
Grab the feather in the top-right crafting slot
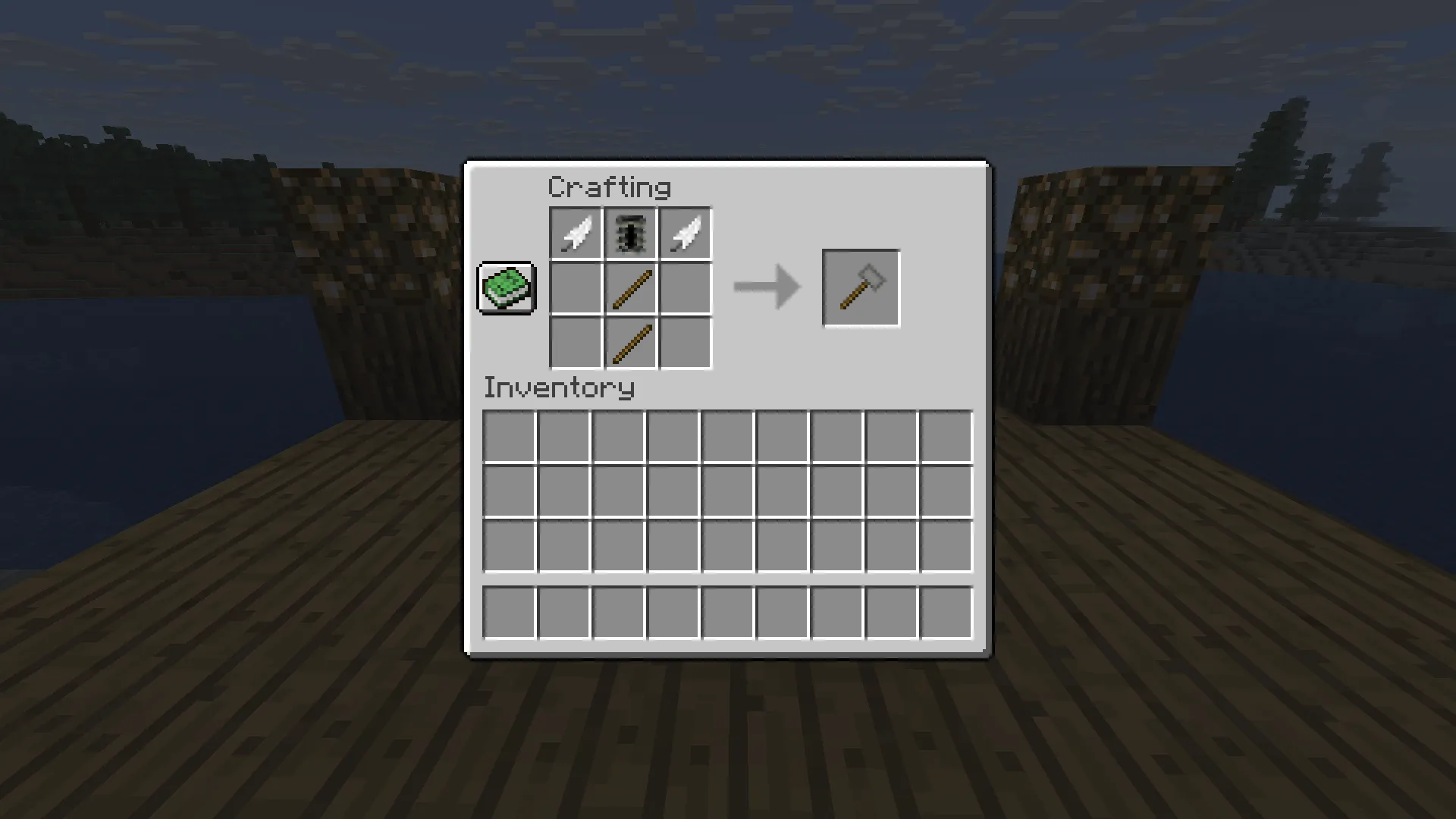click(x=685, y=233)
